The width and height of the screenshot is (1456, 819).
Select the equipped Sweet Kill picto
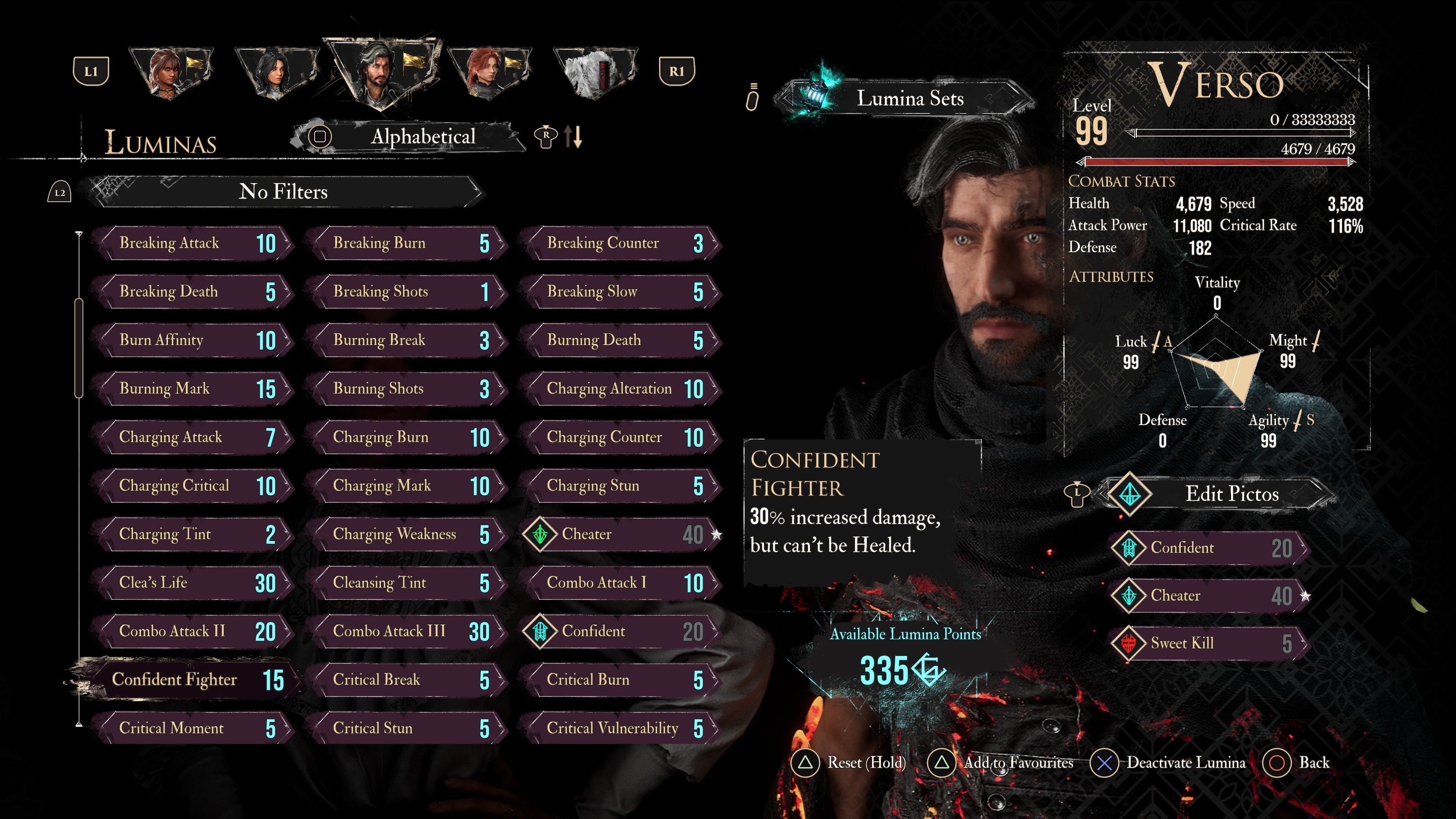click(1210, 643)
